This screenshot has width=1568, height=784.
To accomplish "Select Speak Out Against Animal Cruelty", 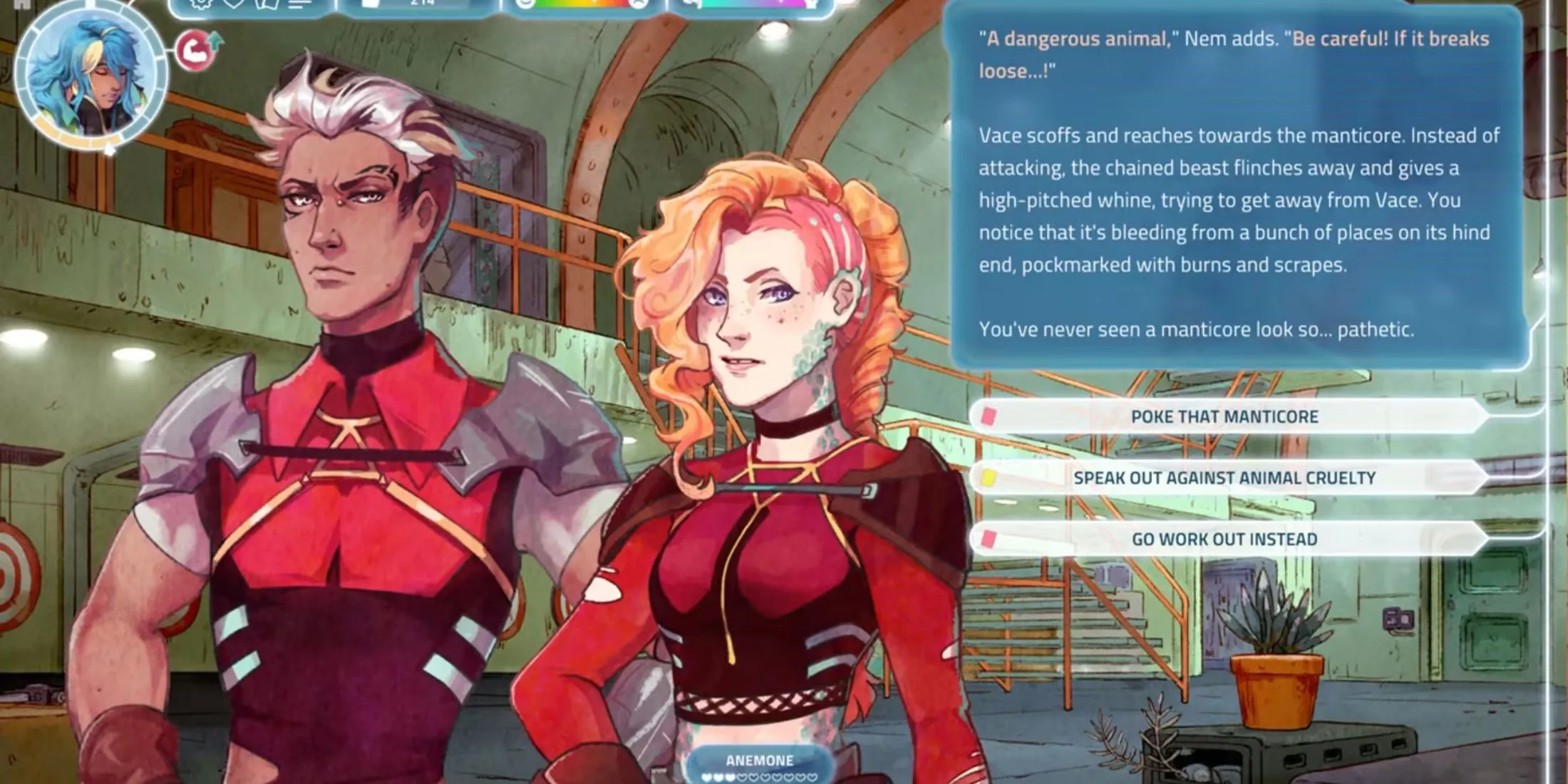I will click(1224, 478).
